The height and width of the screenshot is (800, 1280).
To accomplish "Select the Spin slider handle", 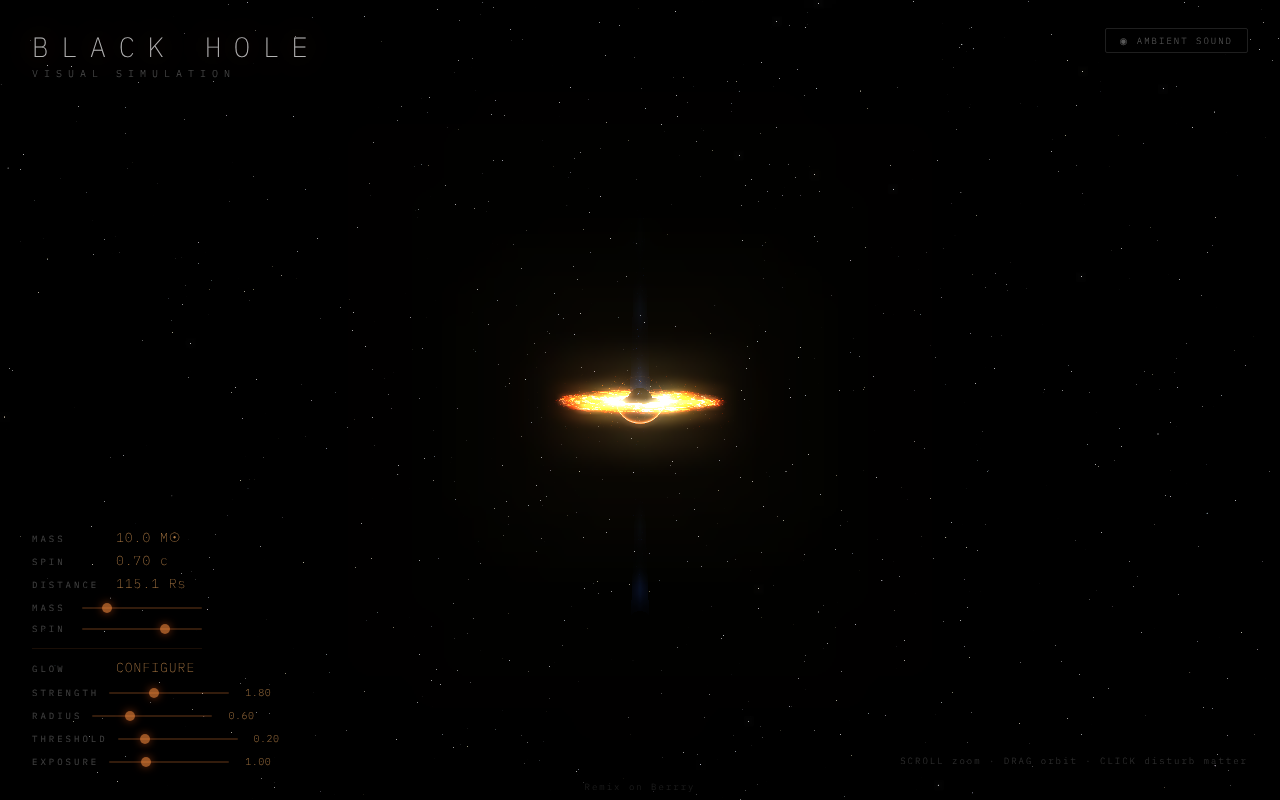I will pos(165,628).
